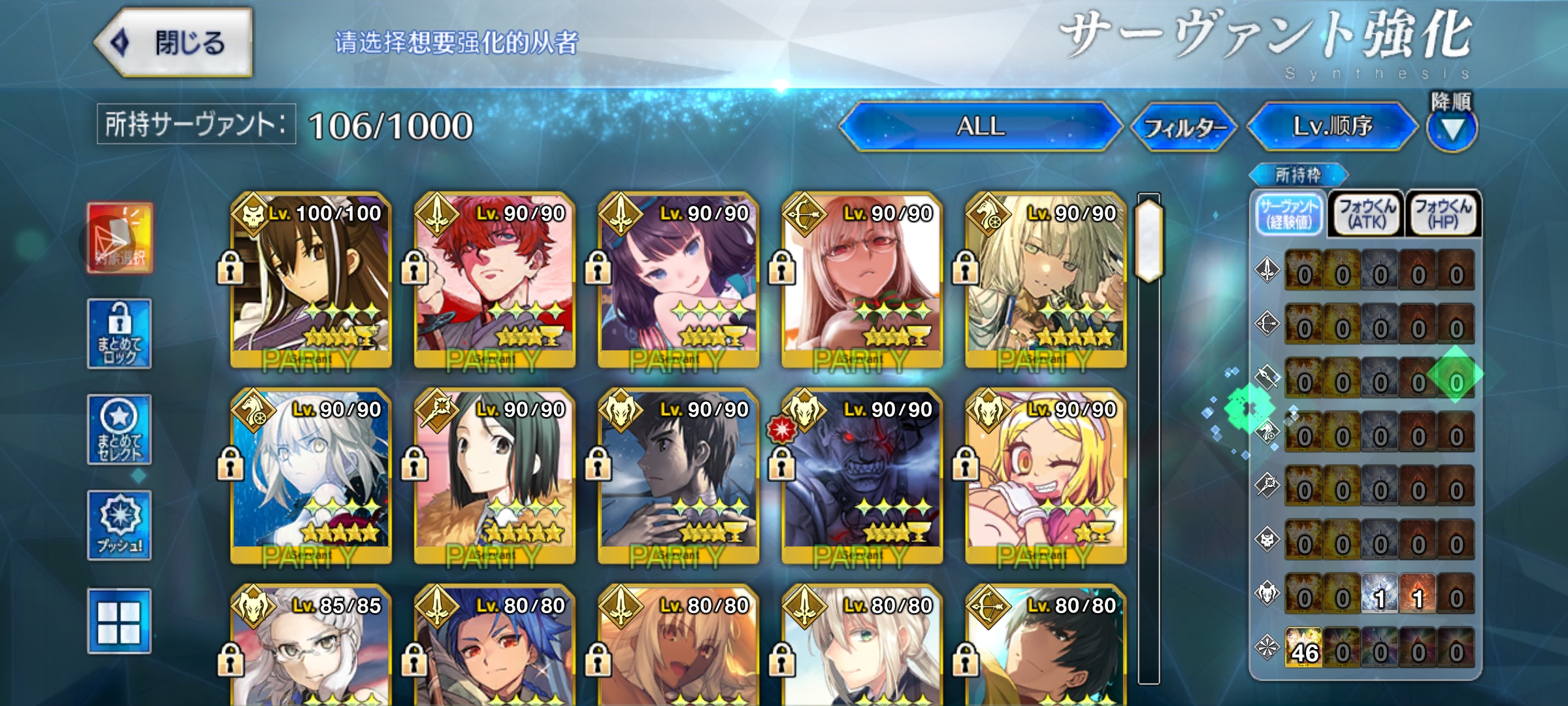1568x706 pixels.
Task: Select the Lv. 85/85 servant with glasses
Action: (311, 647)
